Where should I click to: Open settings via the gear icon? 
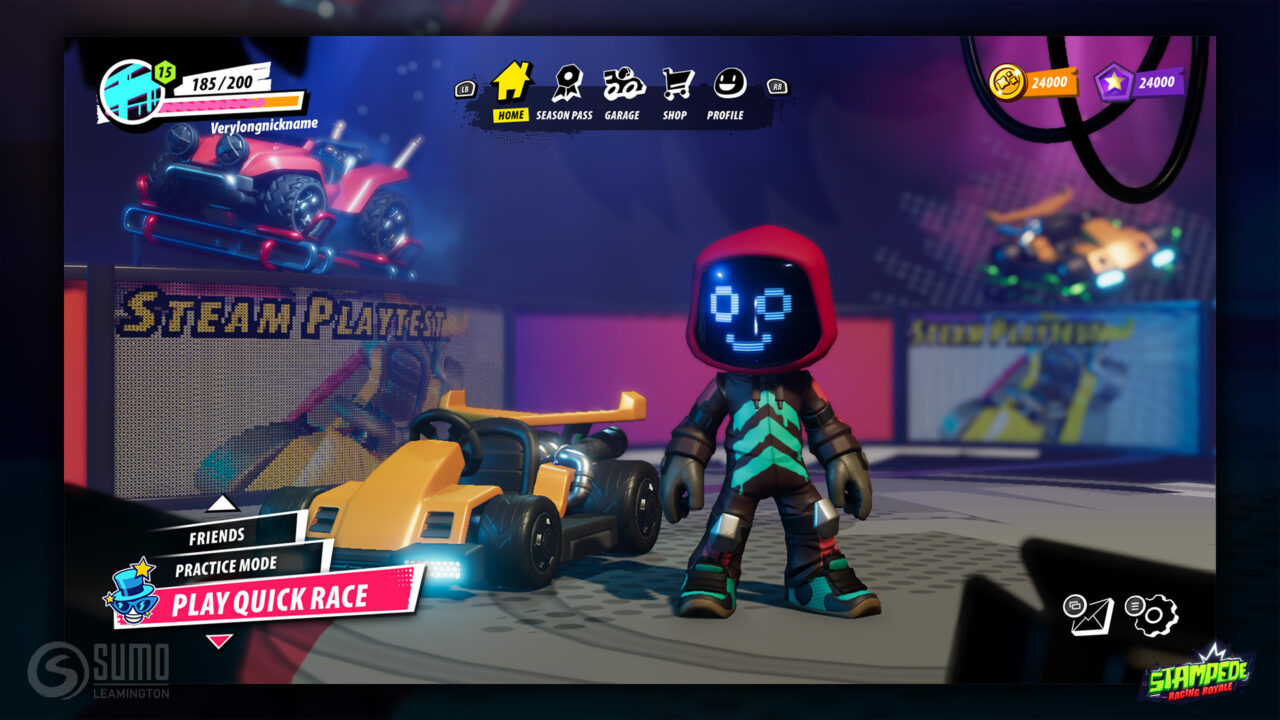point(1155,614)
